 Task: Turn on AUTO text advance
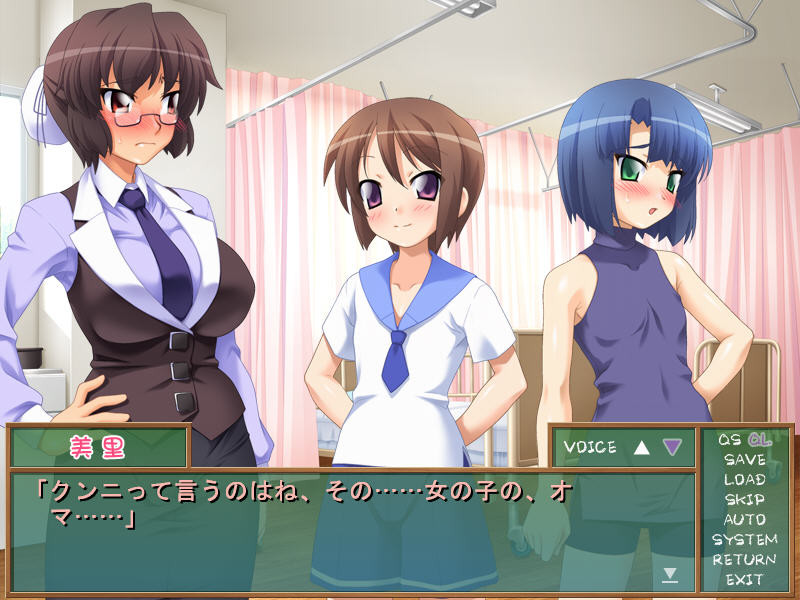tap(744, 520)
